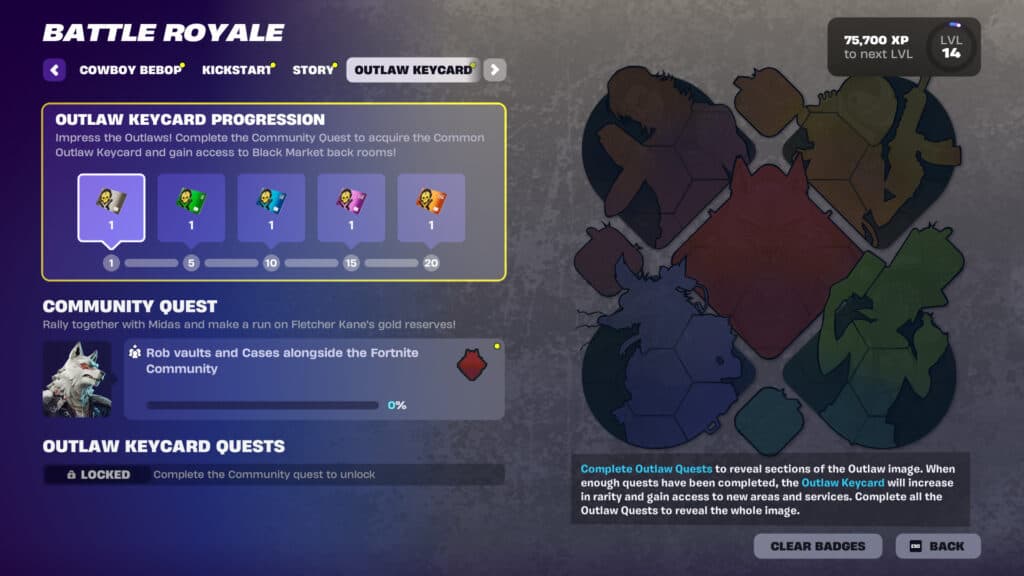Select the red center section of Outlaw image
Image resolution: width=1024 pixels, height=576 pixels.
768,255
